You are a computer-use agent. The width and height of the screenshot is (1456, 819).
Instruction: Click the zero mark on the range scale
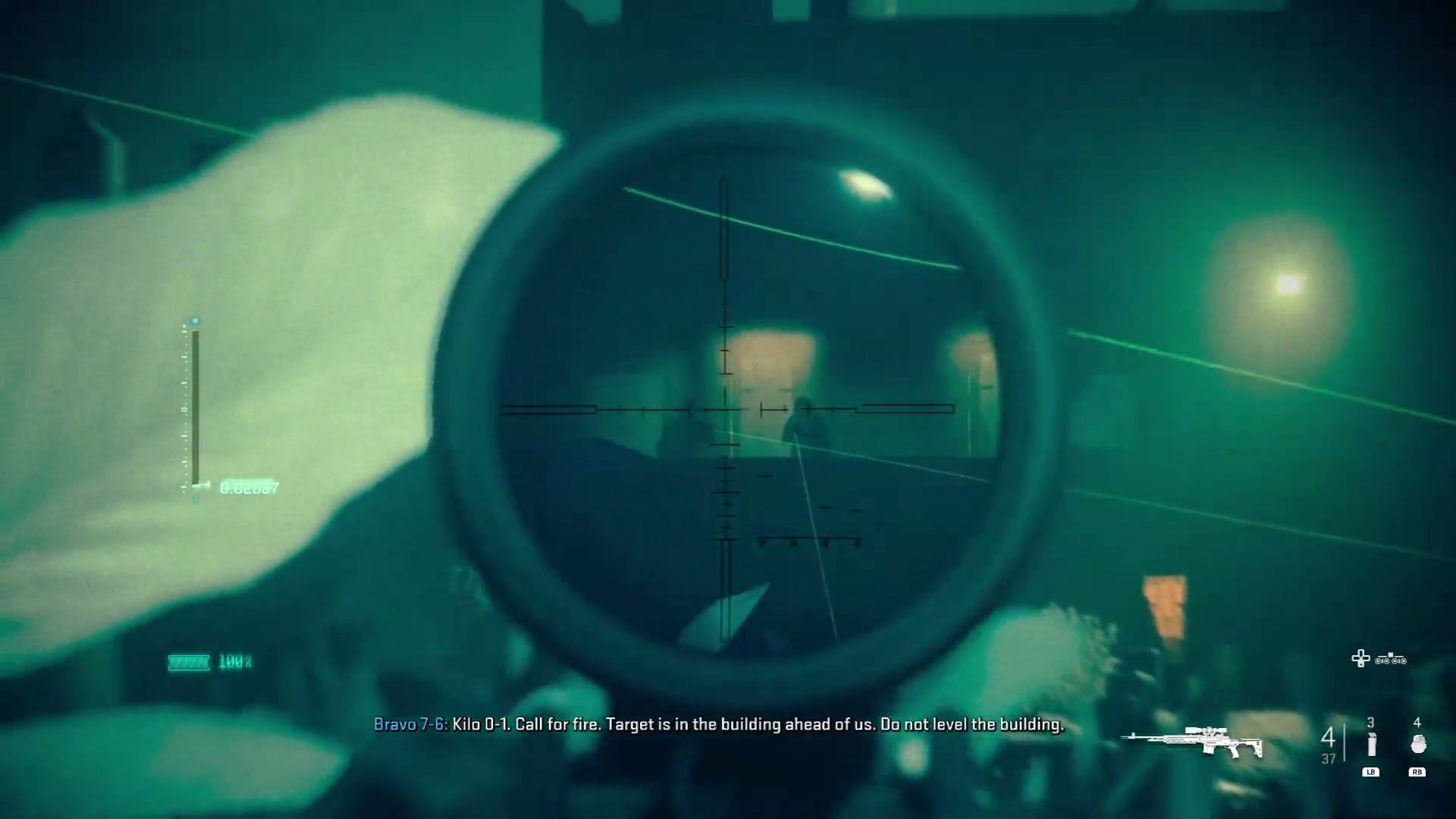(x=185, y=407)
